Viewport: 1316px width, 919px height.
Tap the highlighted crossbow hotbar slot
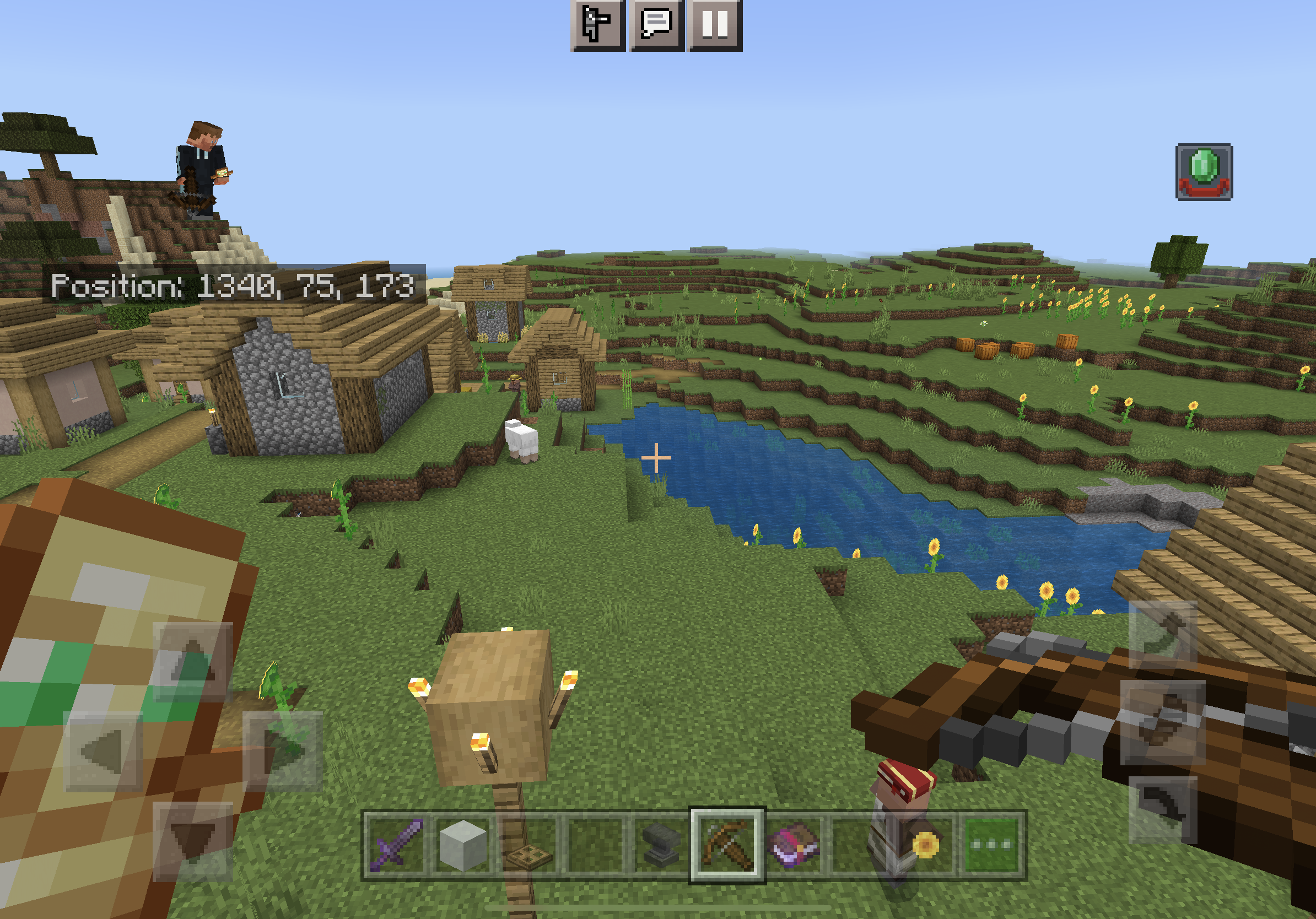point(727,845)
